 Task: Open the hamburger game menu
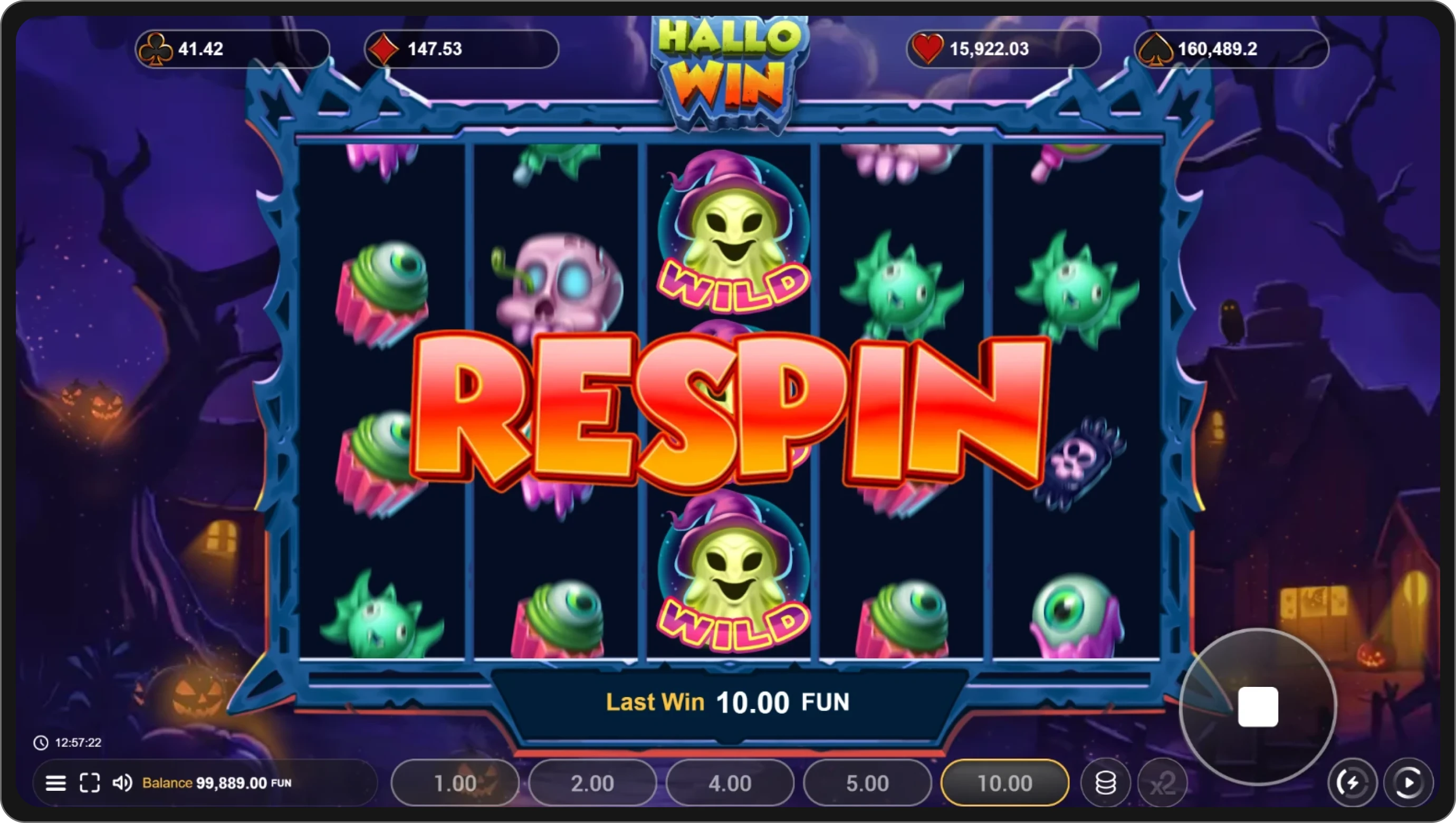(56, 783)
